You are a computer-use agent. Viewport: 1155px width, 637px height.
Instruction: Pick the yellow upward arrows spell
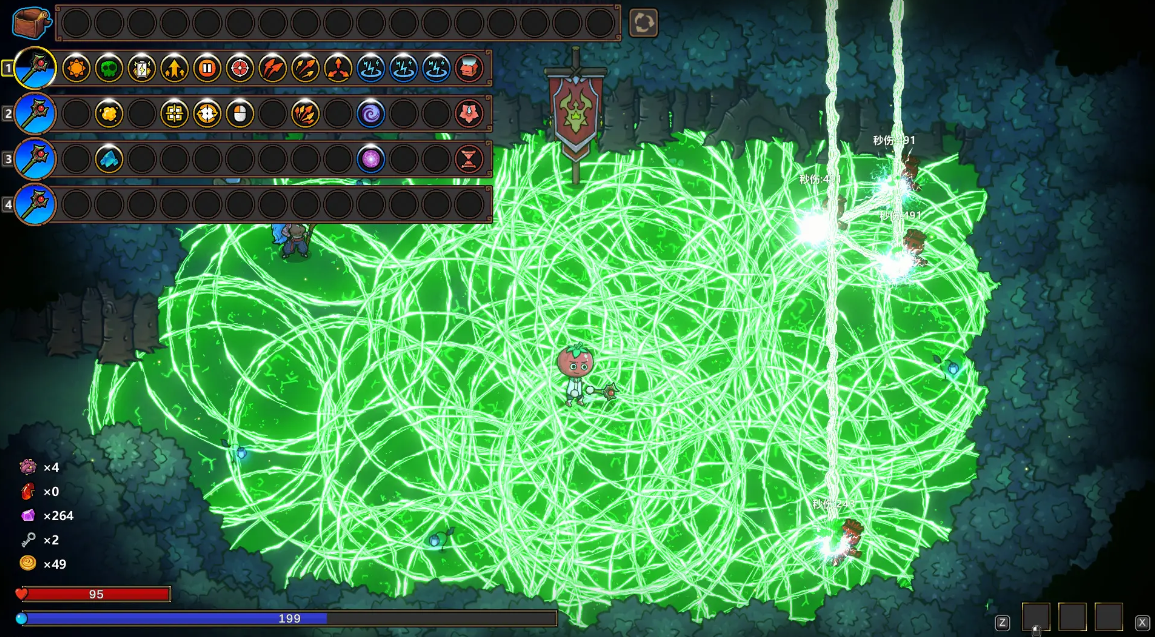tap(174, 68)
